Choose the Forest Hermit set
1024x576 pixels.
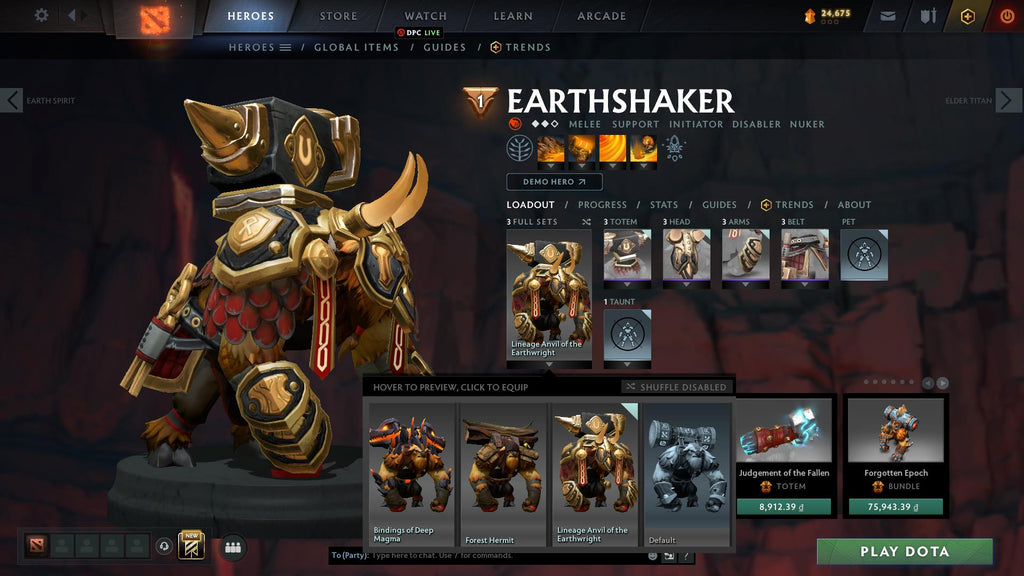pyautogui.click(x=502, y=473)
